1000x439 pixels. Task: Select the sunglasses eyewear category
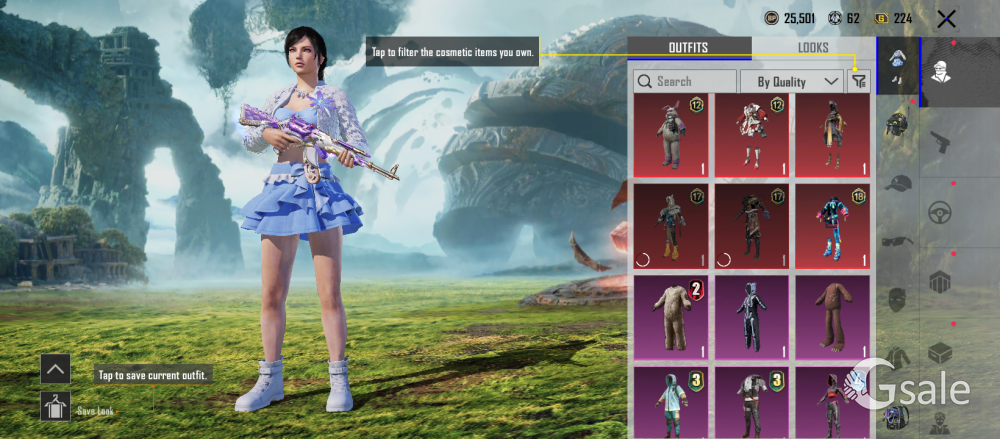(898, 240)
